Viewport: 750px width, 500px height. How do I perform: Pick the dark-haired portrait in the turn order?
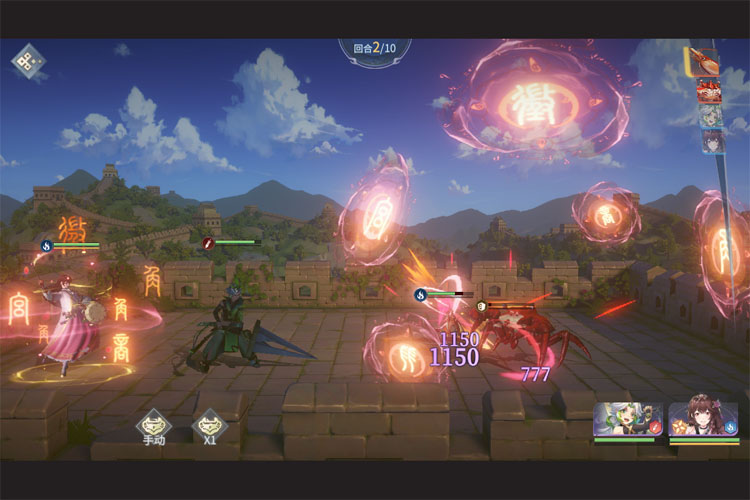click(712, 142)
